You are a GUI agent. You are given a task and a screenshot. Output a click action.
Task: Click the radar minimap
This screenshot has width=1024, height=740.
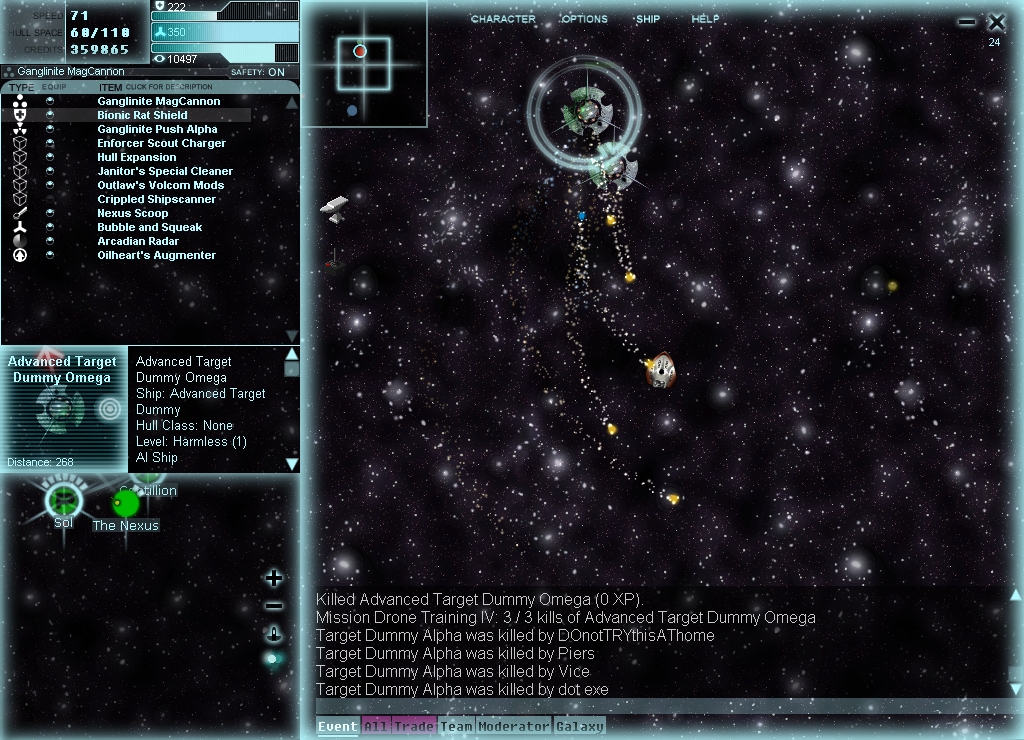pyautogui.click(x=364, y=63)
